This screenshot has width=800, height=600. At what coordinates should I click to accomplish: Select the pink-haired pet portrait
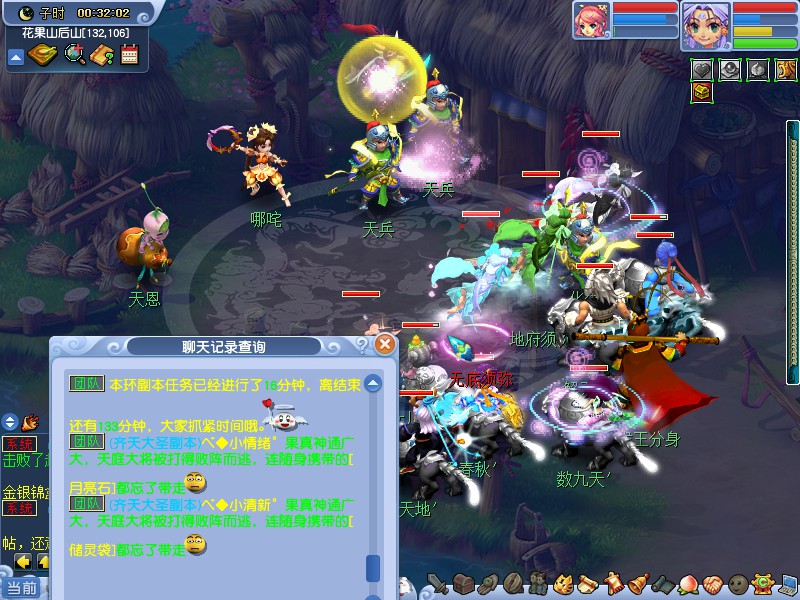pyautogui.click(x=590, y=20)
